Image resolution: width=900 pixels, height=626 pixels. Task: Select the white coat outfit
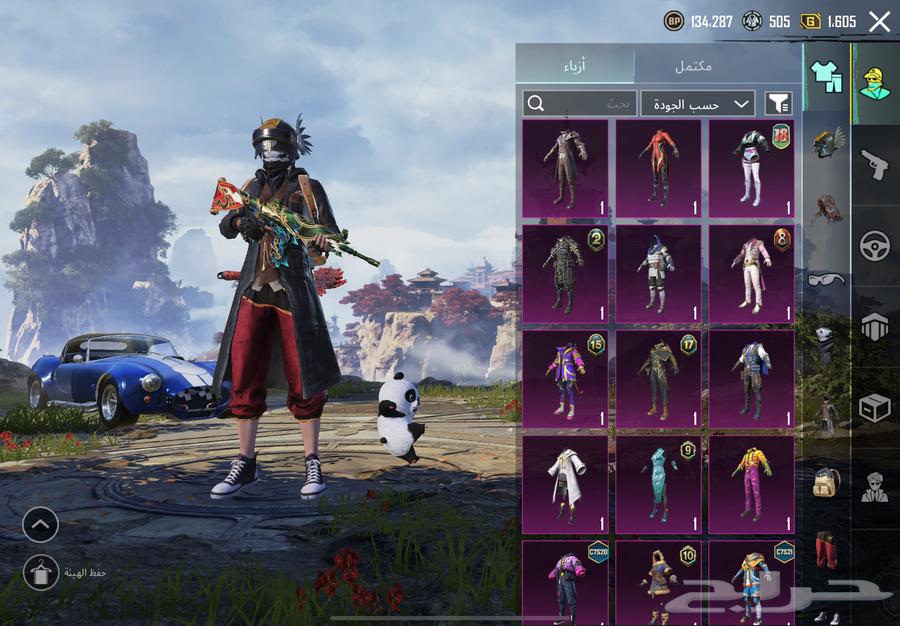click(x=565, y=484)
